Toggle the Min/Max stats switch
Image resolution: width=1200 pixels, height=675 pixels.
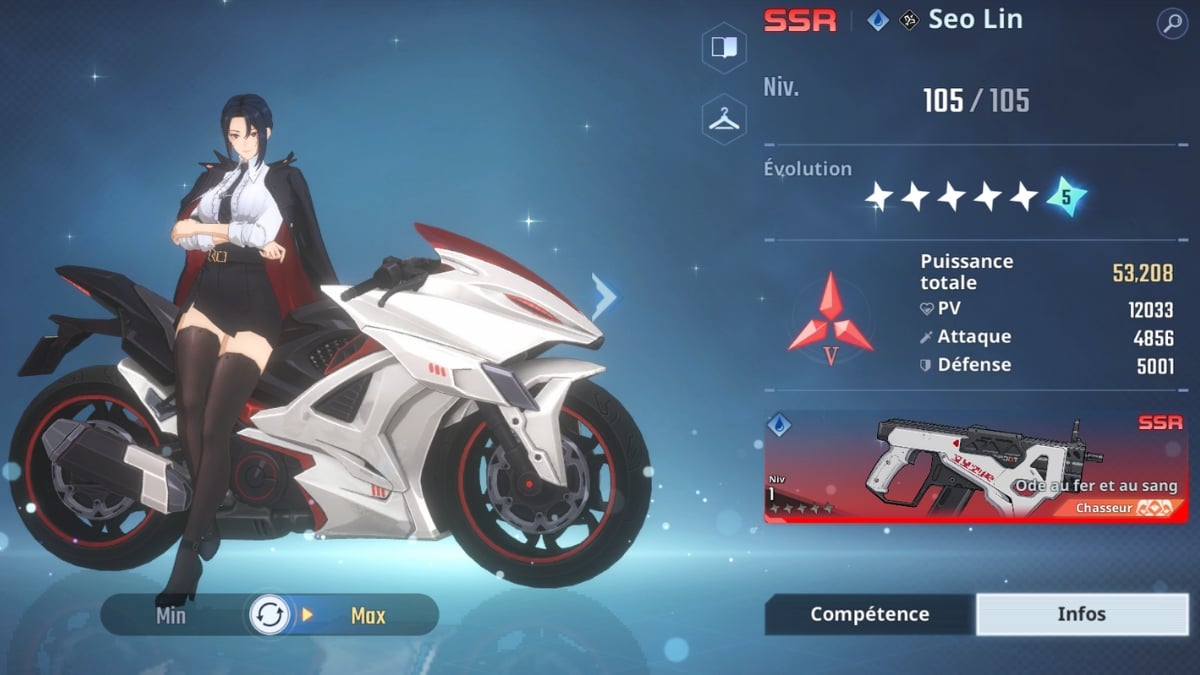pyautogui.click(x=270, y=615)
